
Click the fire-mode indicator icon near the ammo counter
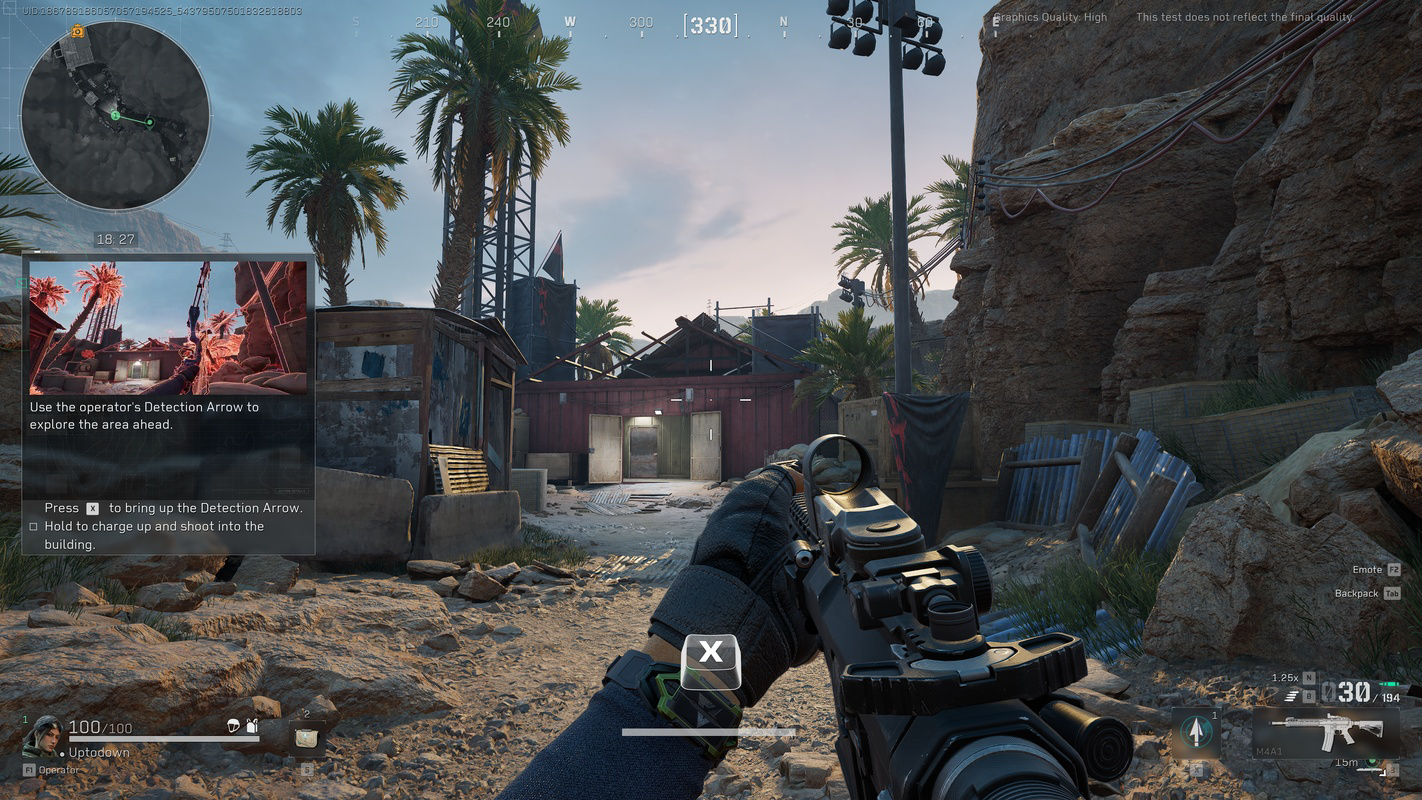(x=1290, y=696)
